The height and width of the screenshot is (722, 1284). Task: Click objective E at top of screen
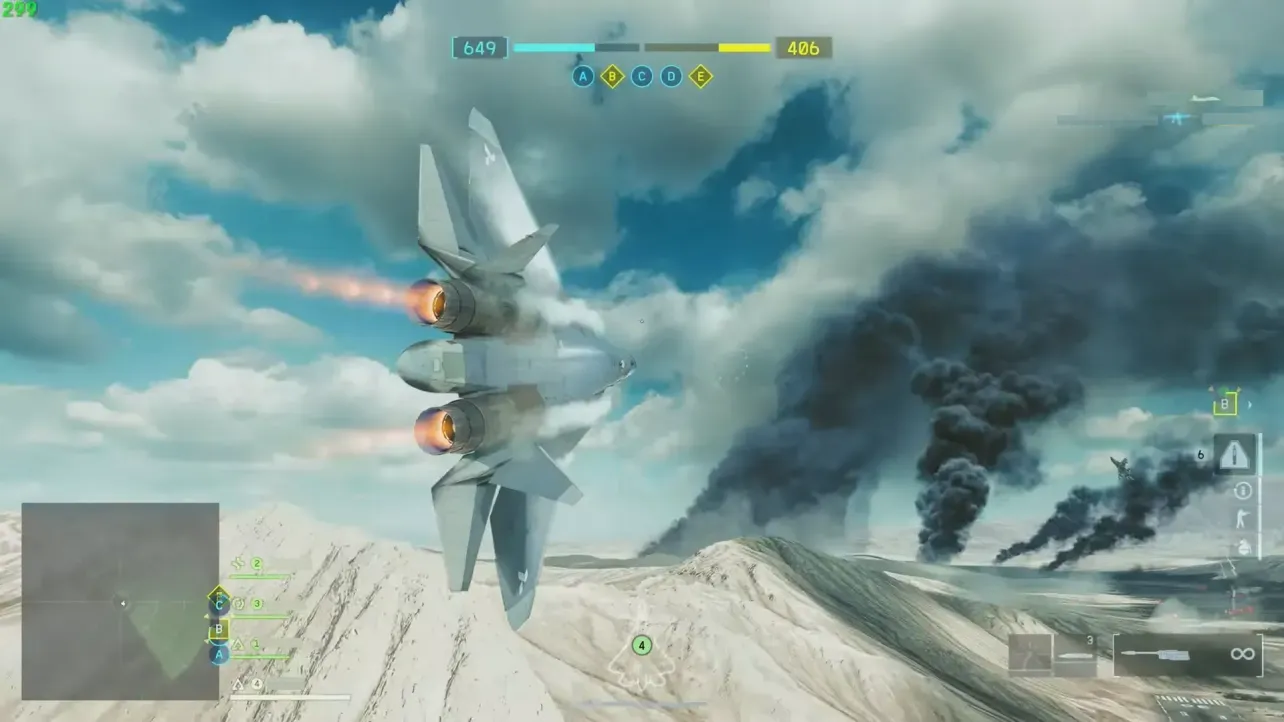[x=700, y=77]
